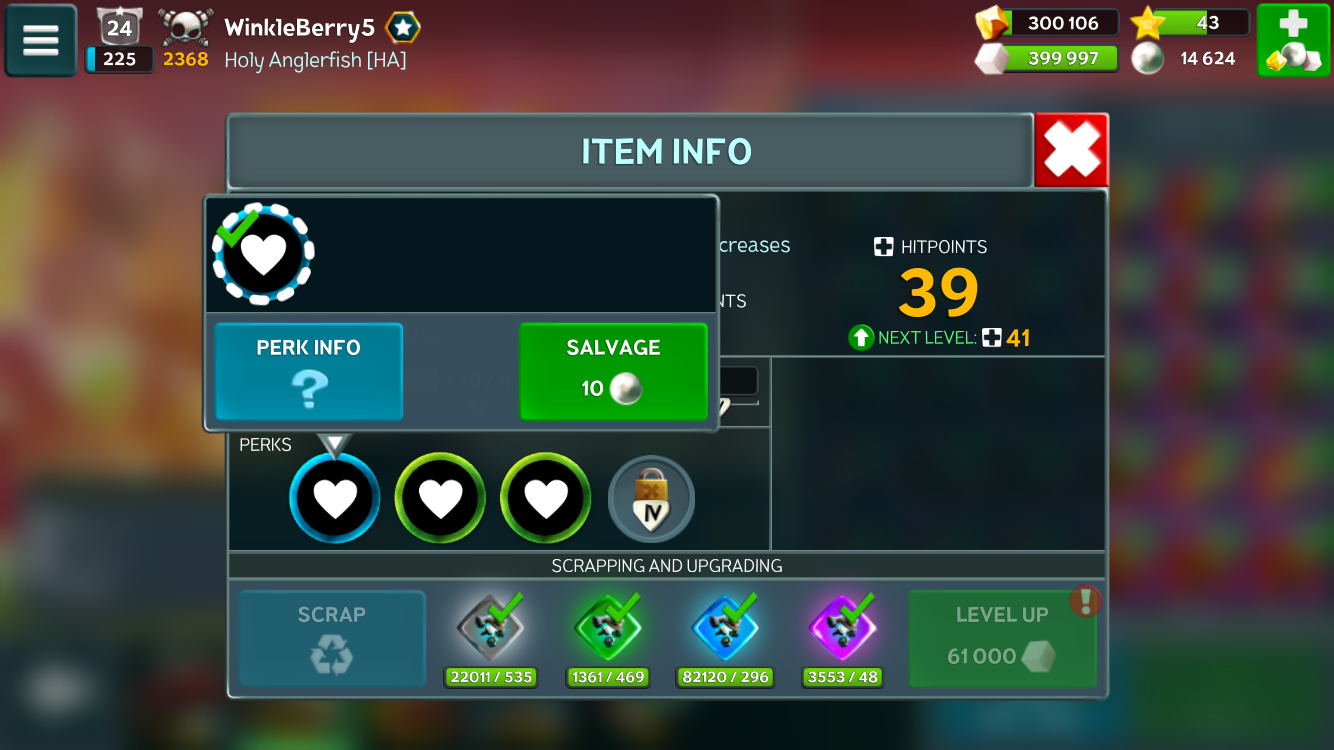Close the Item Info window
Image resolution: width=1334 pixels, height=750 pixels.
[1071, 150]
